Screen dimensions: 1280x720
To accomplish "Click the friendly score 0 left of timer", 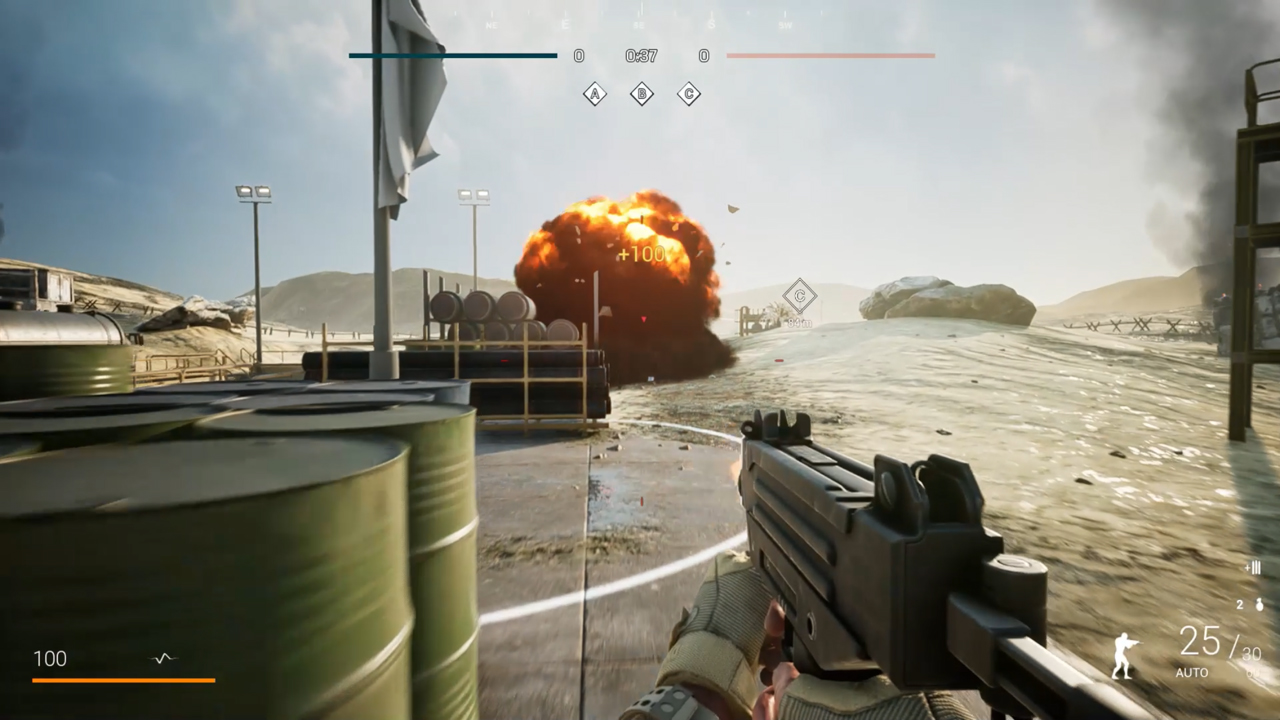I will pyautogui.click(x=578, y=56).
